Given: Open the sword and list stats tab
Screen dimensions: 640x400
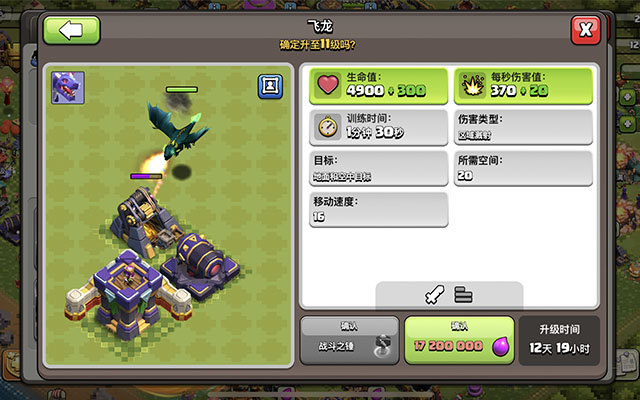Looking at the screenshot, I should click(448, 294).
